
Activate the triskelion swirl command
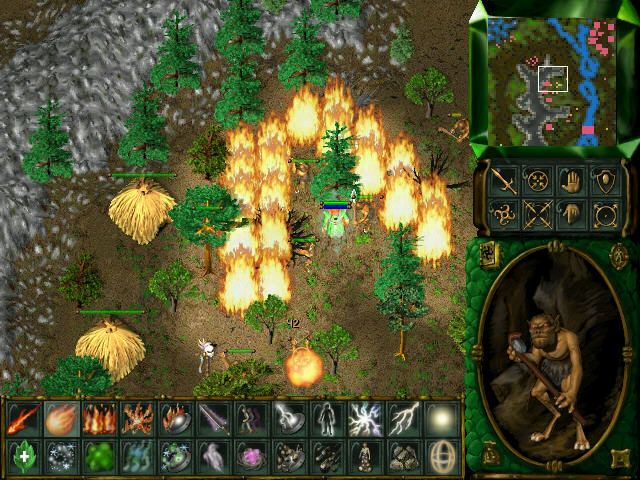click(x=503, y=213)
